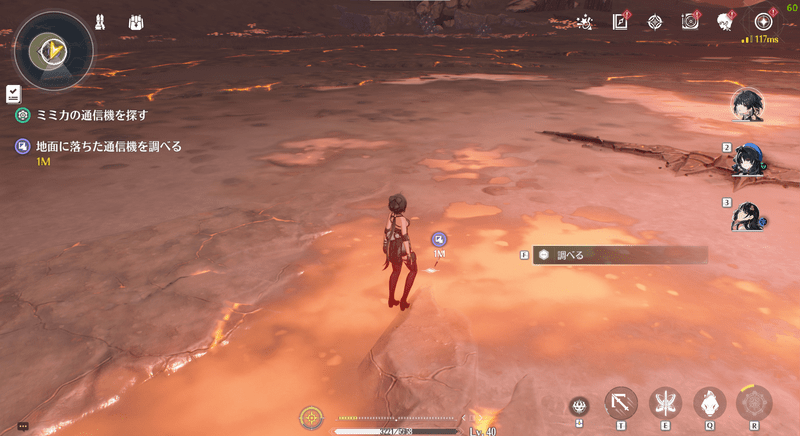Activate the ornate circular ultimate skill icon

tap(753, 402)
